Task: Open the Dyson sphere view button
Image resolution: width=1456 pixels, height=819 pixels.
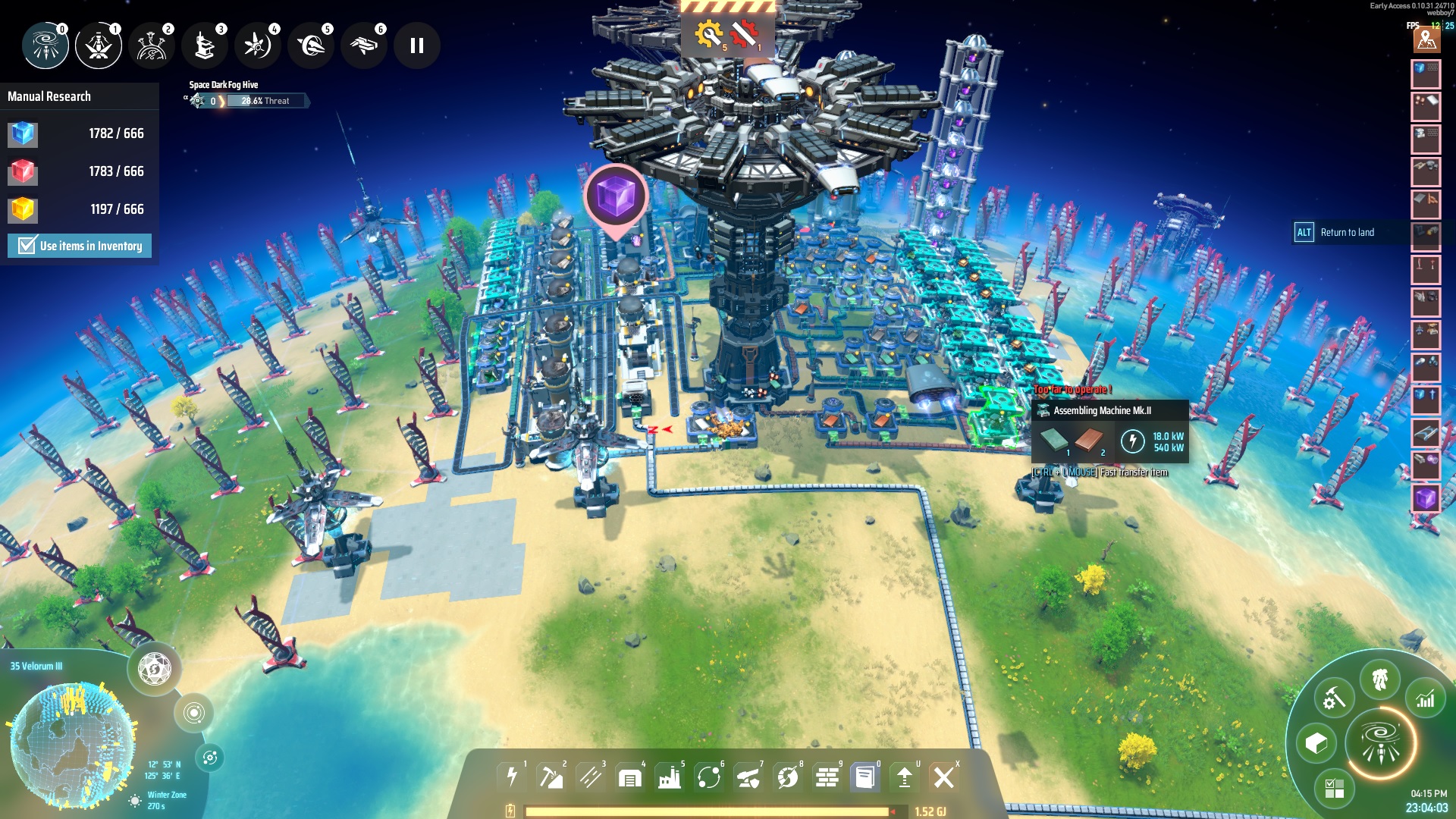Action: [155, 669]
